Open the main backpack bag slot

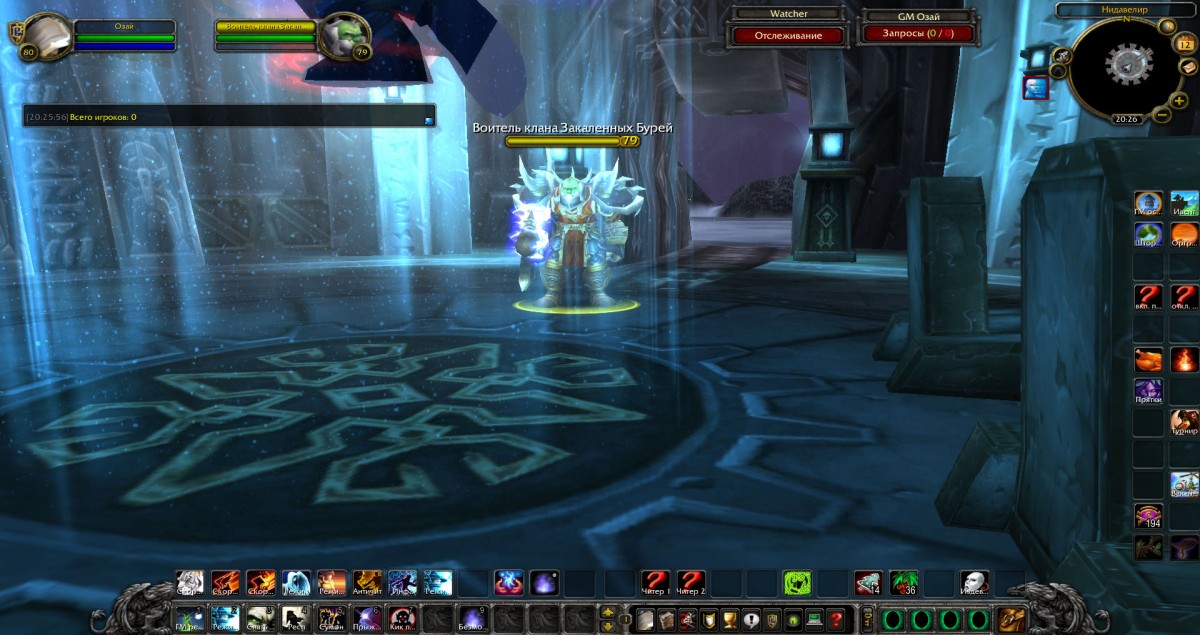pos(1010,620)
